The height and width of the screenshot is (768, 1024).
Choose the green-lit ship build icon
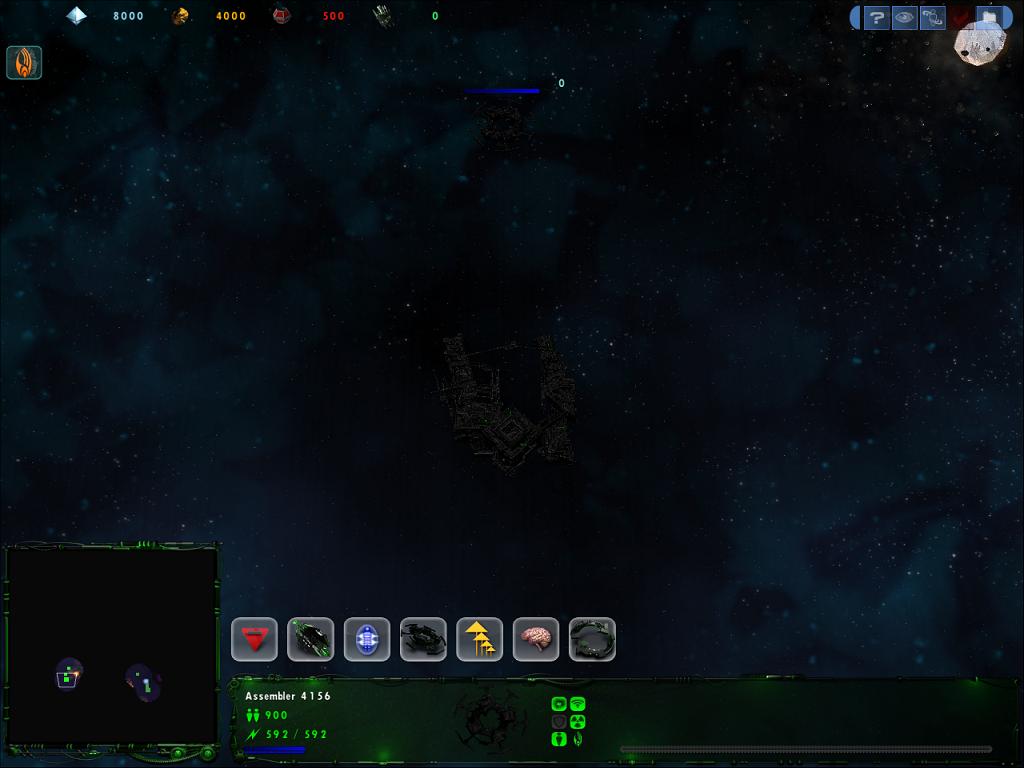[310, 639]
